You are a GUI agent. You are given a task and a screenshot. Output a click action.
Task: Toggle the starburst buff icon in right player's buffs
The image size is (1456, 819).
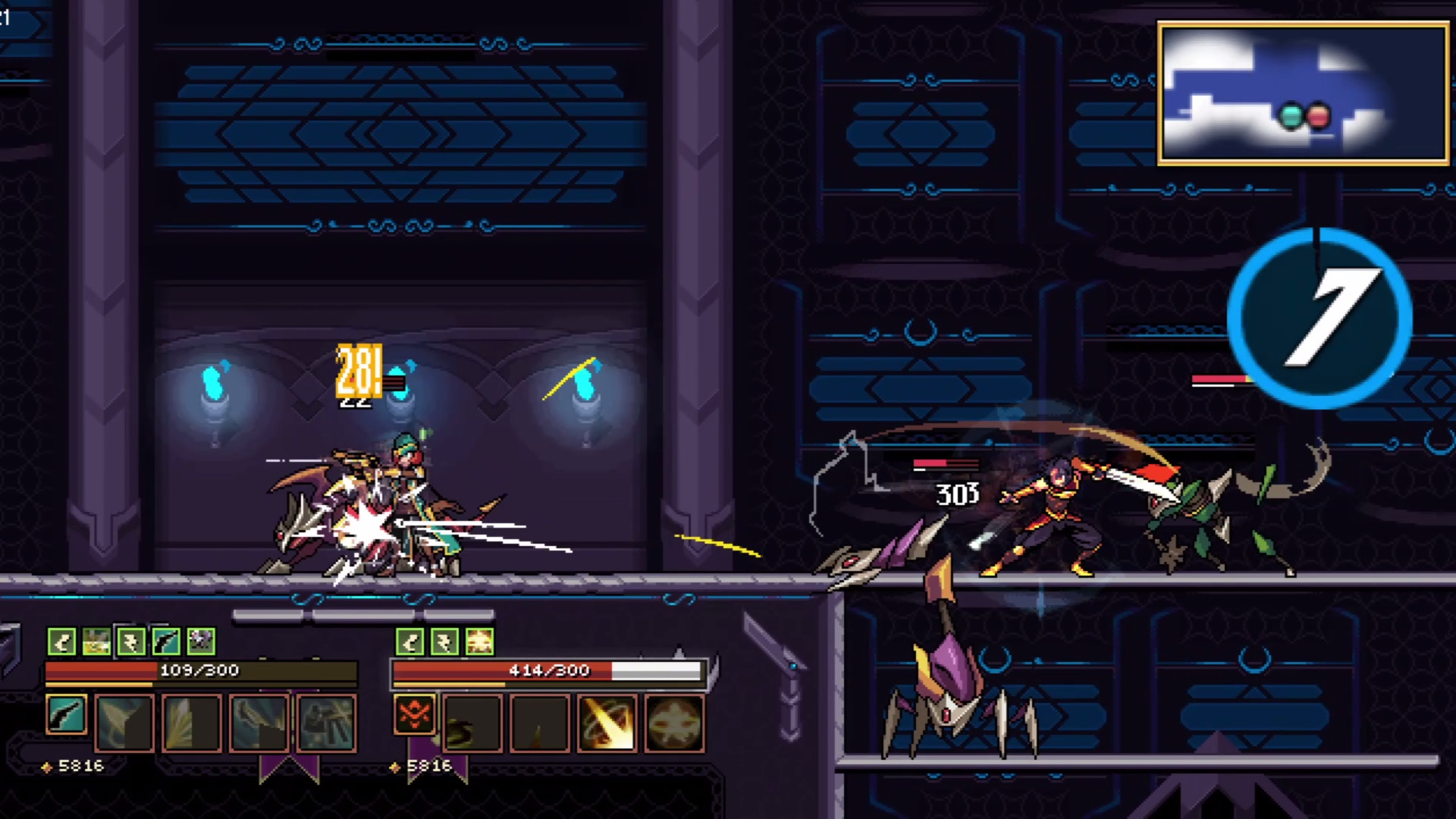click(x=479, y=642)
